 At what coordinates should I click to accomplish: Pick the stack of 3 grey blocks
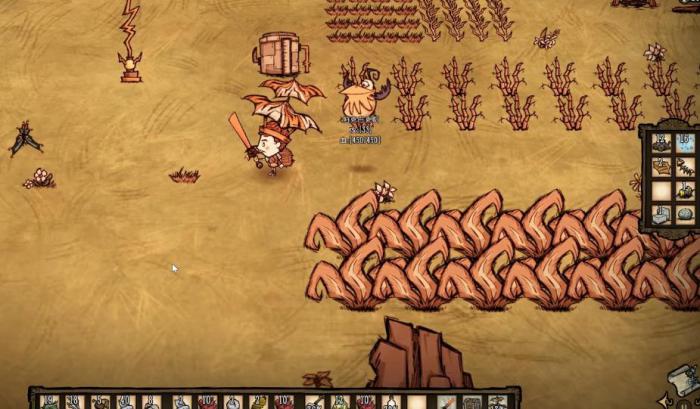point(661,215)
